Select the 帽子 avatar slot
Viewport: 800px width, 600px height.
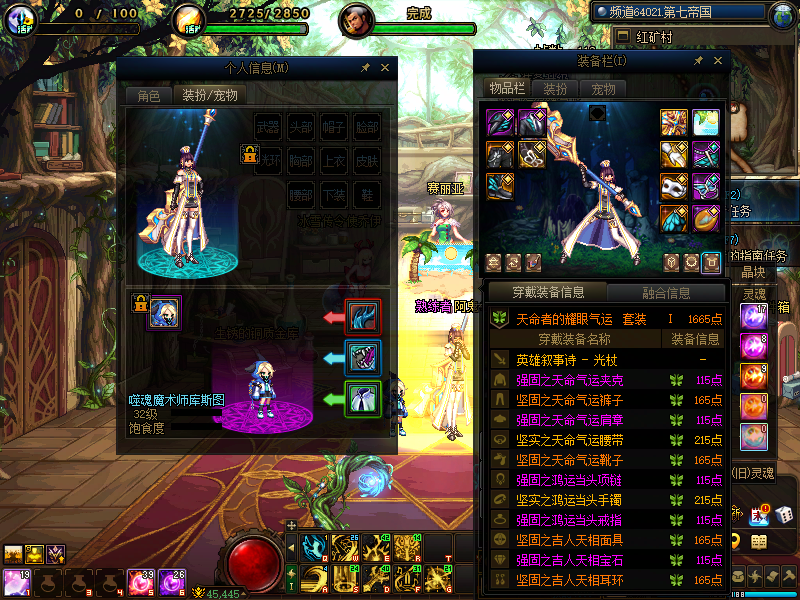(x=334, y=128)
